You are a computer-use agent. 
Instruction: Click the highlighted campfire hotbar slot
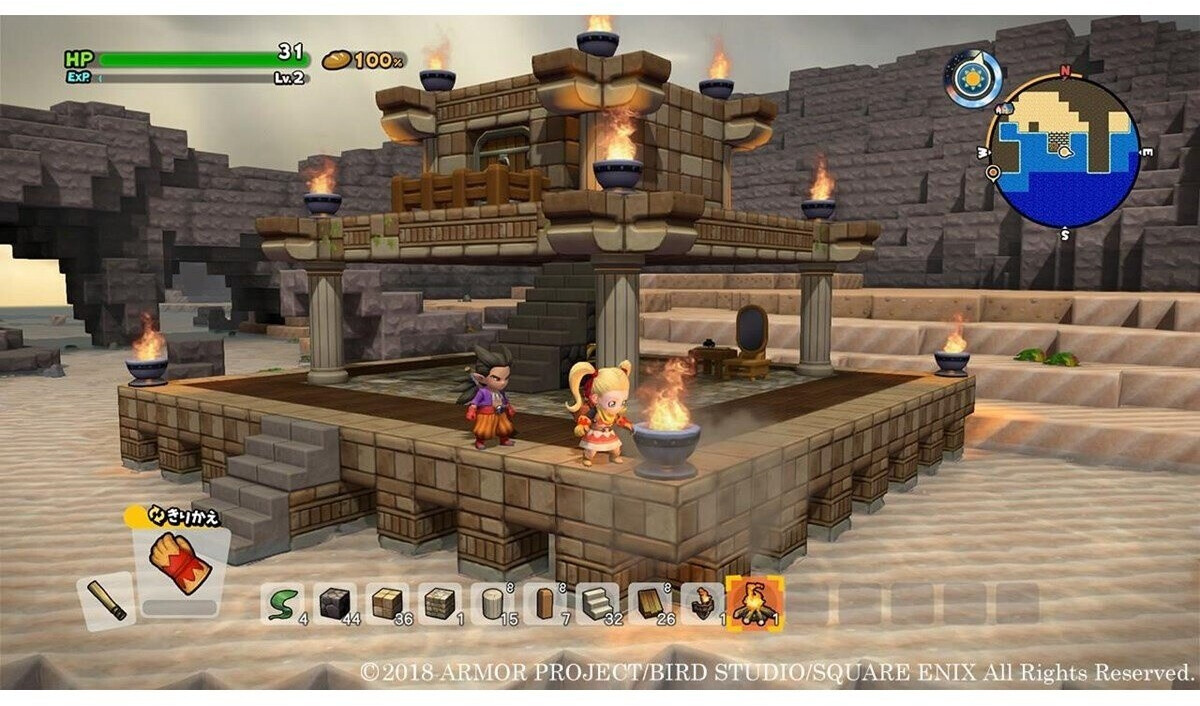tap(756, 603)
